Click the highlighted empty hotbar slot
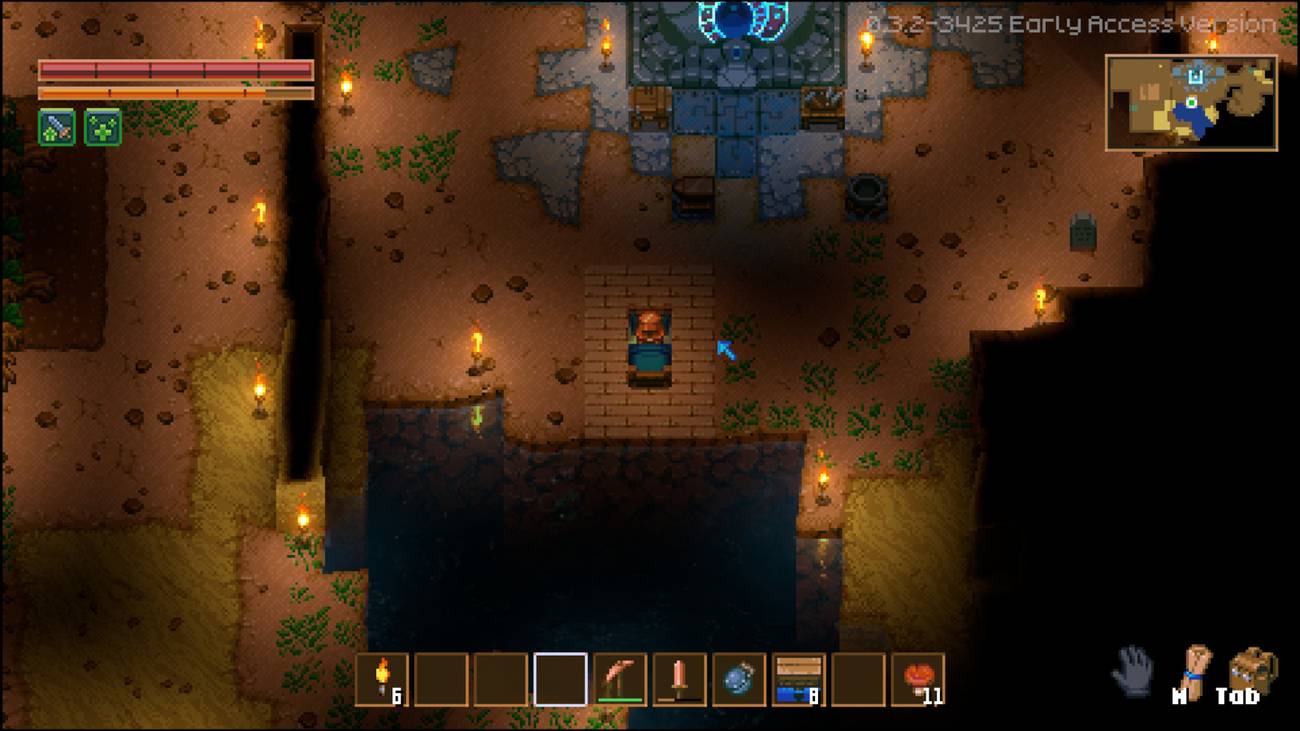Screen dimensions: 1300x731 pos(560,680)
